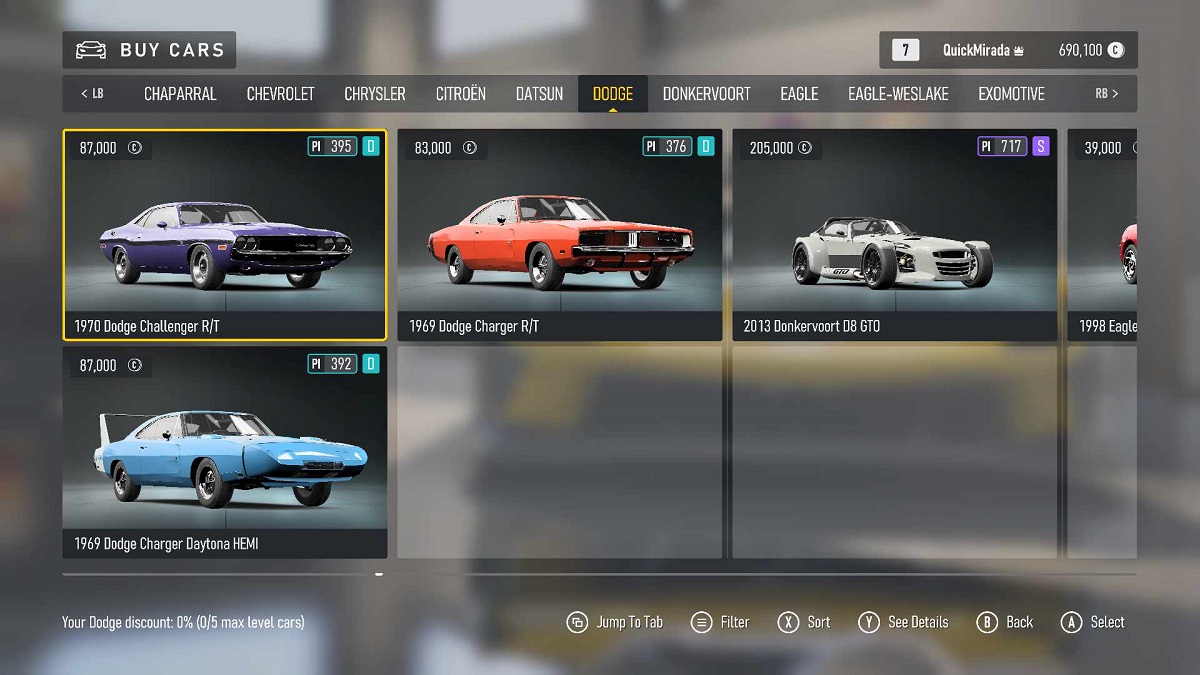Choose the 1969 Dodge Charger R/T card

coord(560,235)
